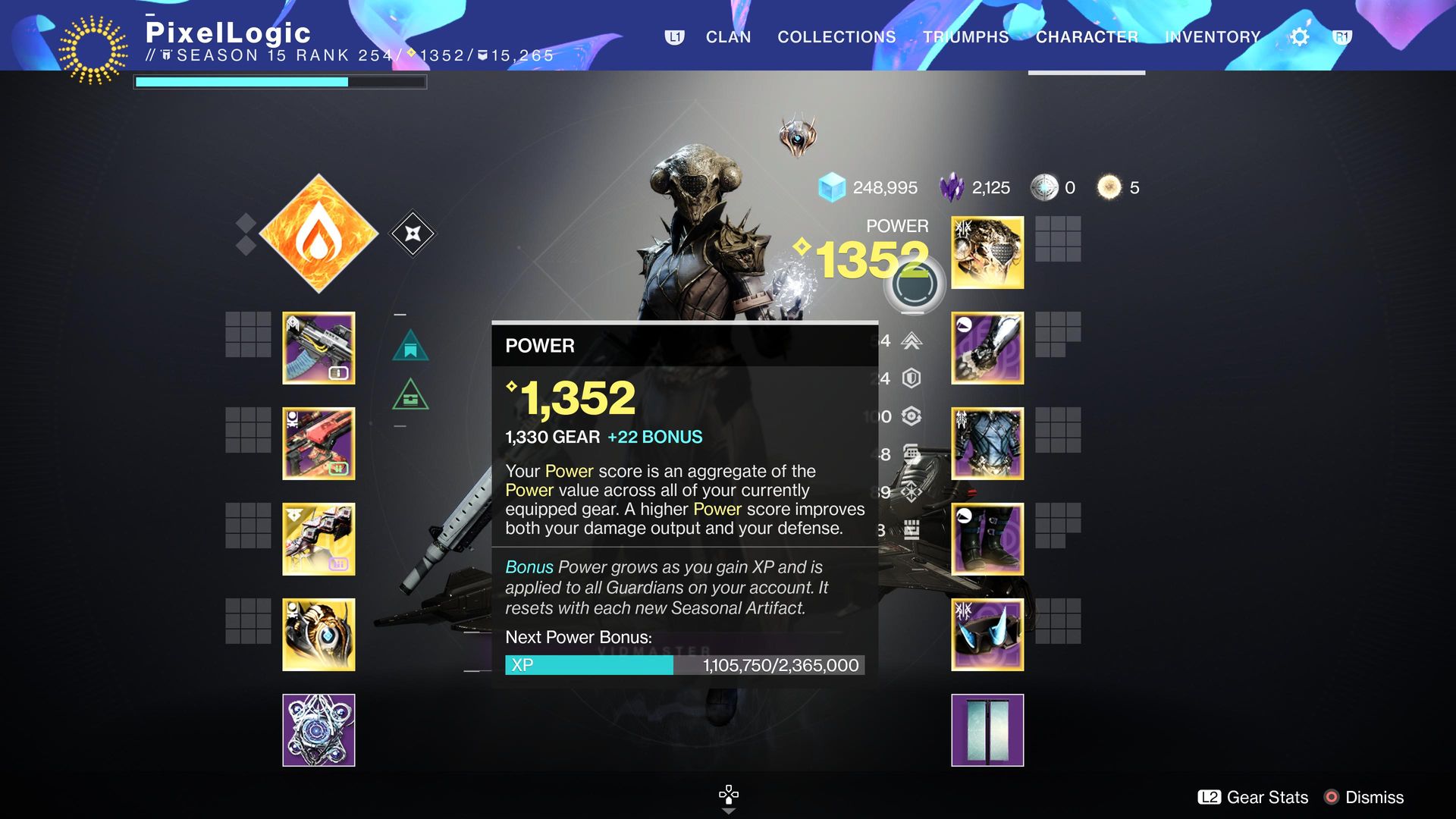Switch to the INVENTORY tab

click(1212, 36)
